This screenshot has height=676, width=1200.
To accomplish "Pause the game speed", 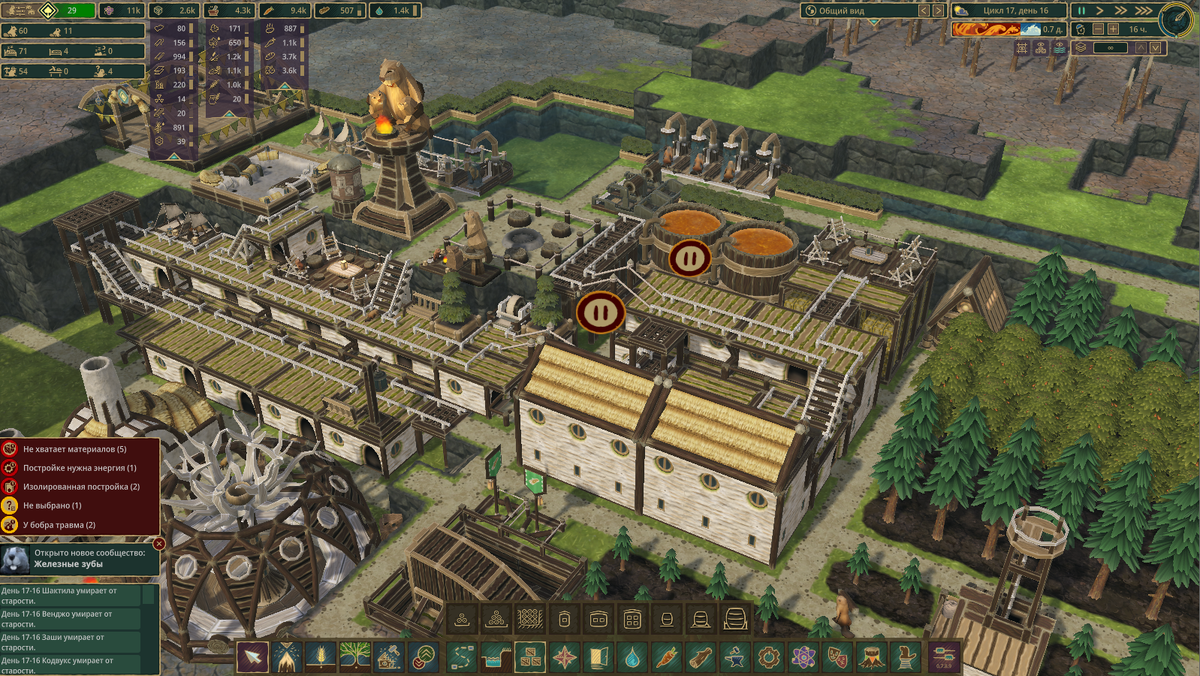I will 1082,10.
